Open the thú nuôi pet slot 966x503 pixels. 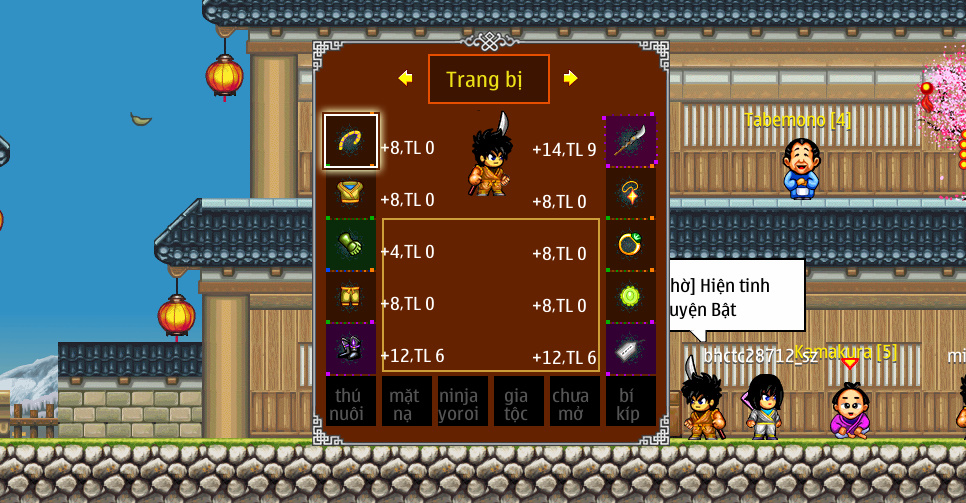pos(351,402)
